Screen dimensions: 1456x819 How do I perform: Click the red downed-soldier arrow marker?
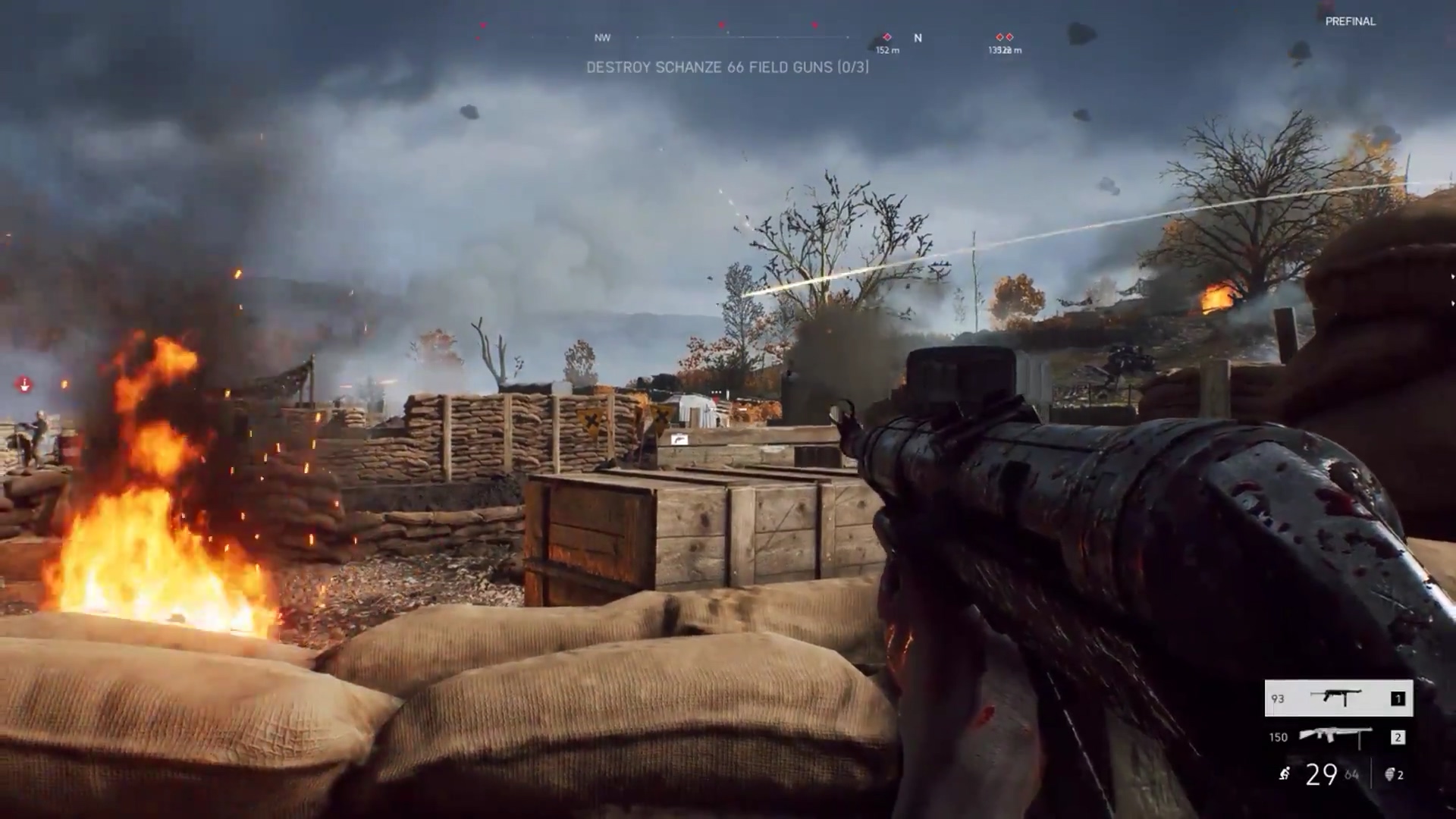pyautogui.click(x=24, y=385)
